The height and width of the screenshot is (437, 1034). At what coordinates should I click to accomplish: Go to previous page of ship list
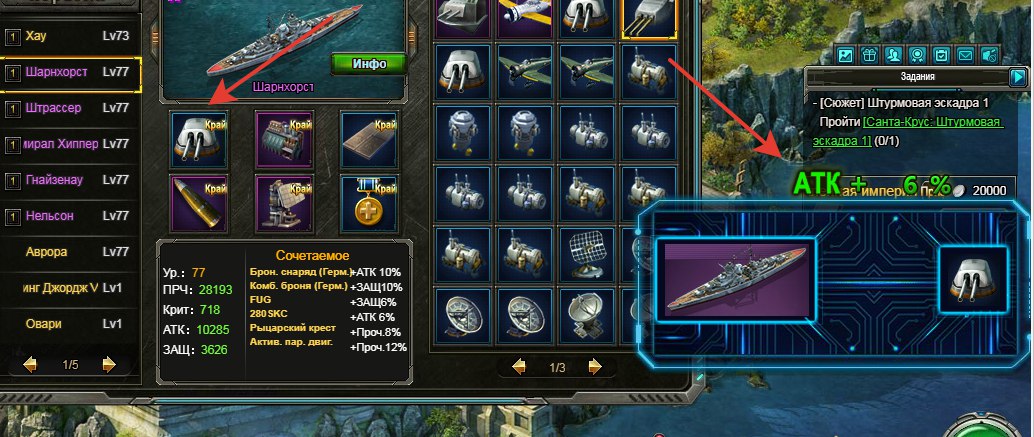pyautogui.click(x=29, y=364)
